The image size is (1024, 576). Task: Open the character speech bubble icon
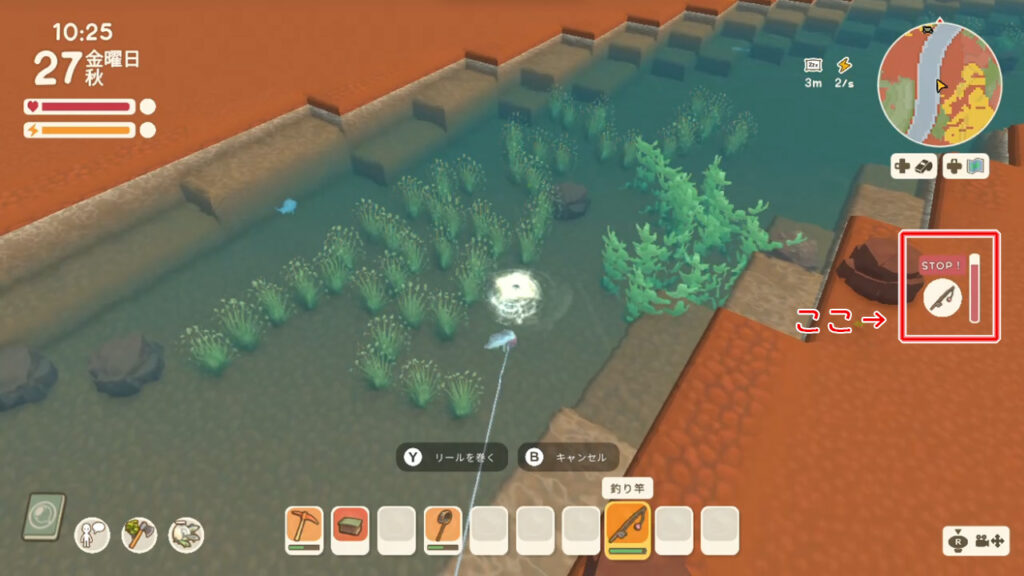[x=93, y=535]
